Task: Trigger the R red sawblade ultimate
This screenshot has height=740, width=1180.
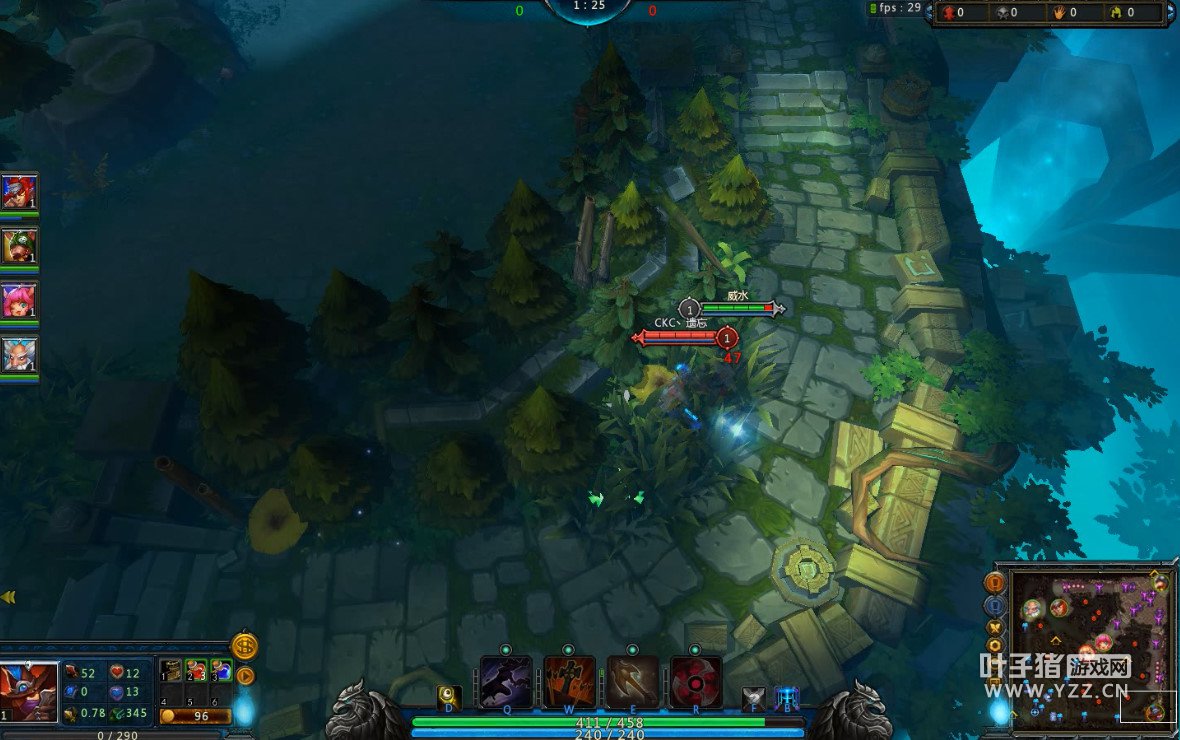Action: coord(696,682)
